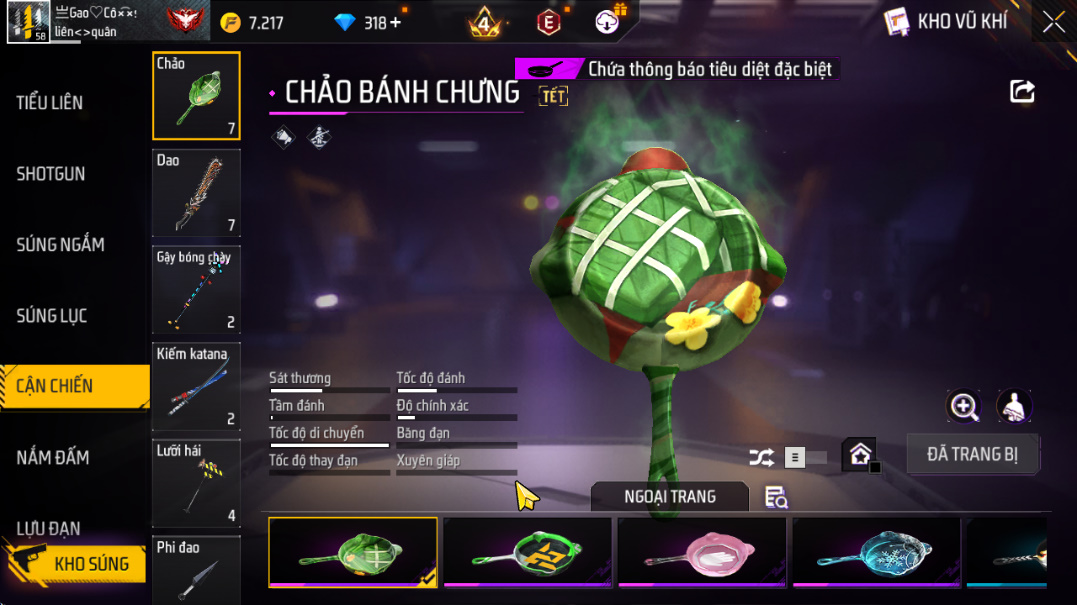Select the Phi đao weapon tile
This screenshot has width=1077, height=605.
click(x=196, y=570)
